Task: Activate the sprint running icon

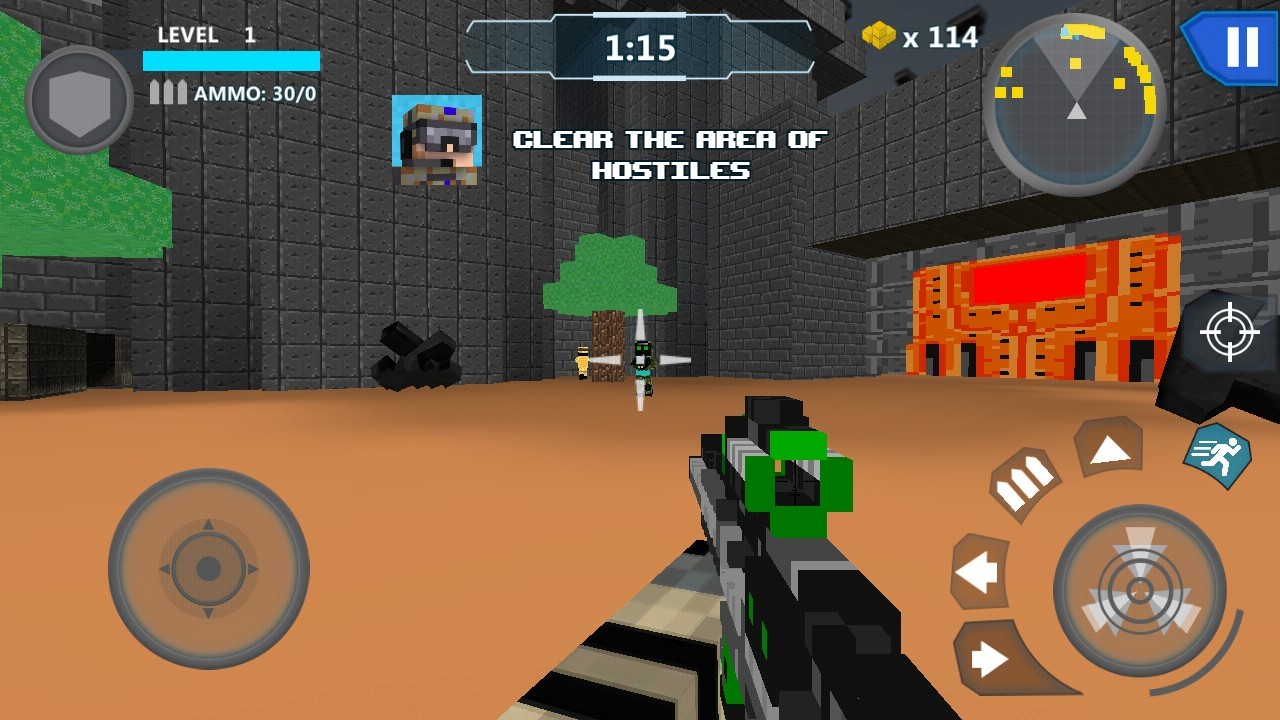Action: point(1217,456)
